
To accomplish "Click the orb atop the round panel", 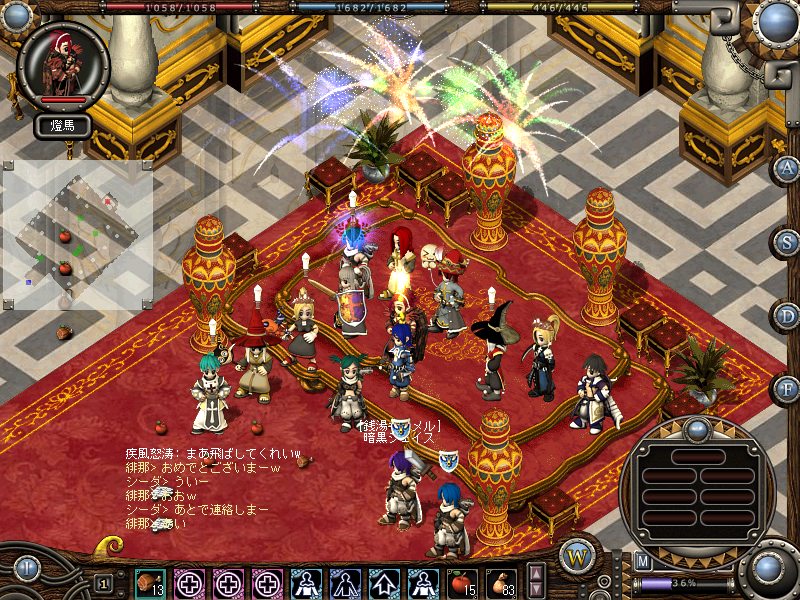I will [696, 431].
